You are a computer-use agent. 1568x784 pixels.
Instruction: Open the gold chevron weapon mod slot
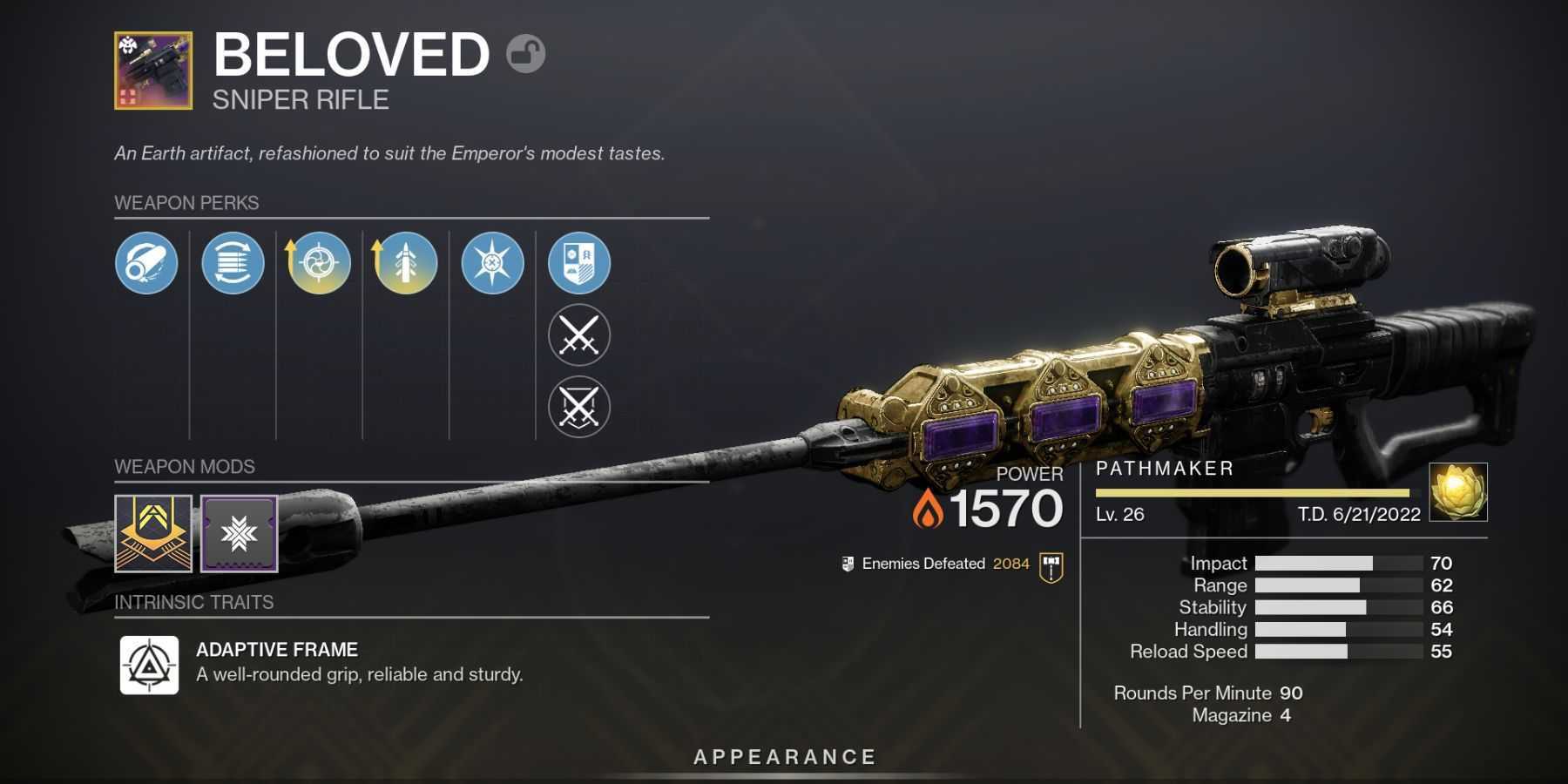[x=153, y=534]
